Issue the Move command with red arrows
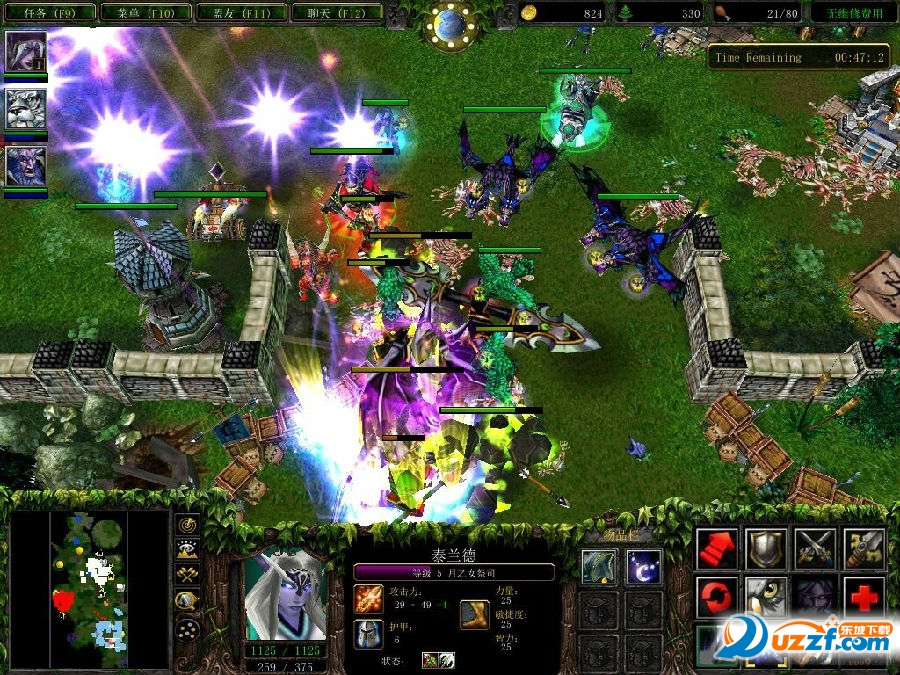 tap(716, 549)
